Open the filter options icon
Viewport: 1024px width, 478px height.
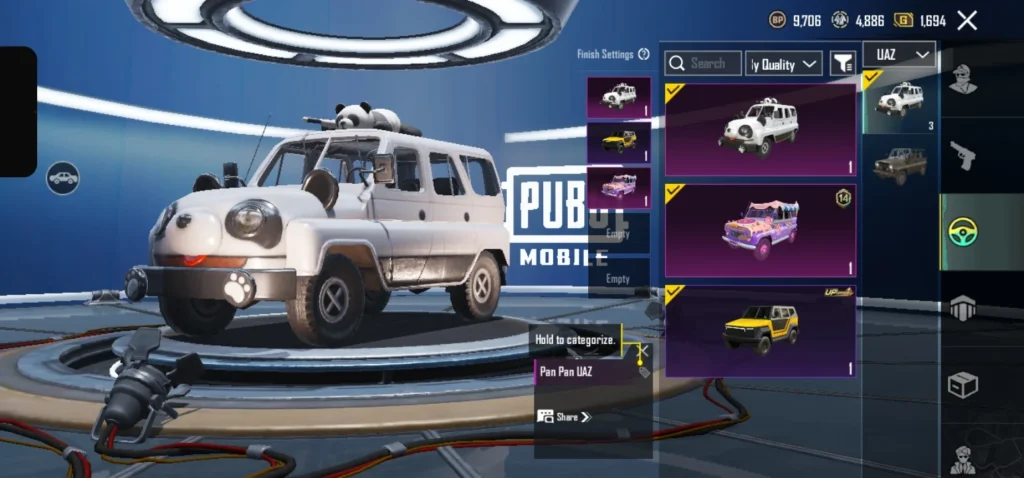pos(843,64)
